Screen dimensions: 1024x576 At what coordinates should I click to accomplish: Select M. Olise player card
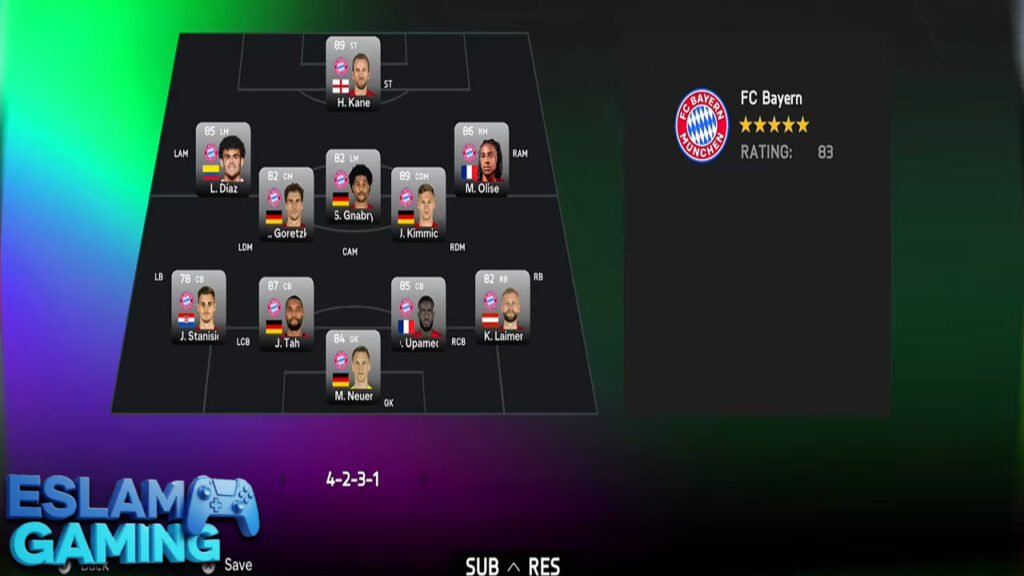pos(481,159)
